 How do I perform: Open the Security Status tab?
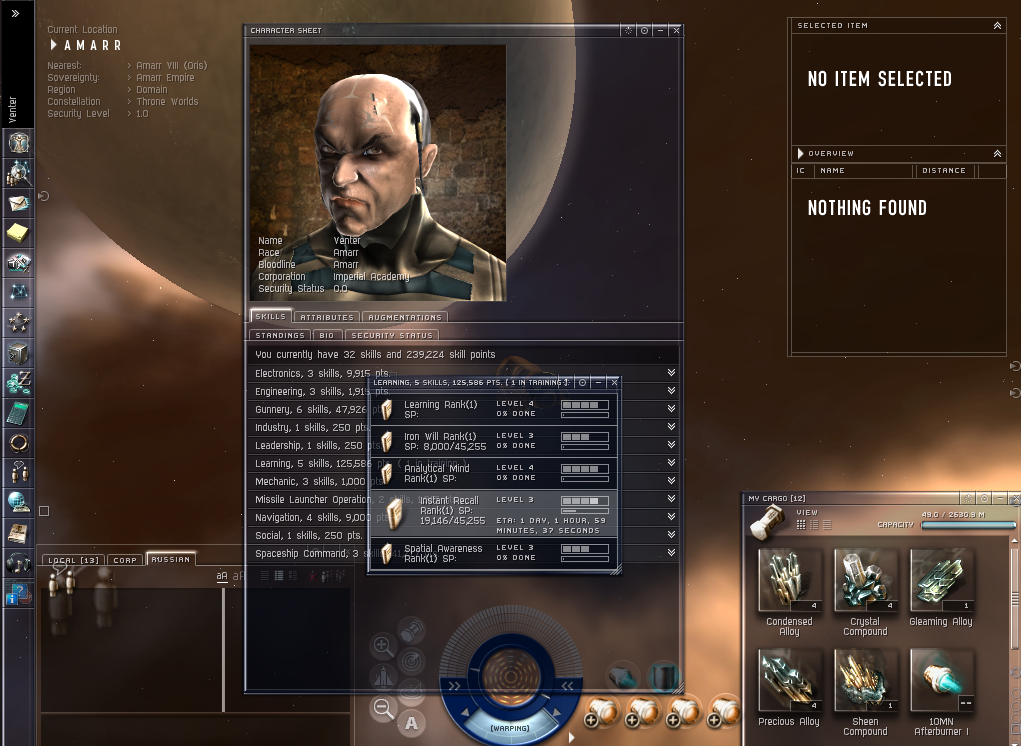(x=392, y=335)
